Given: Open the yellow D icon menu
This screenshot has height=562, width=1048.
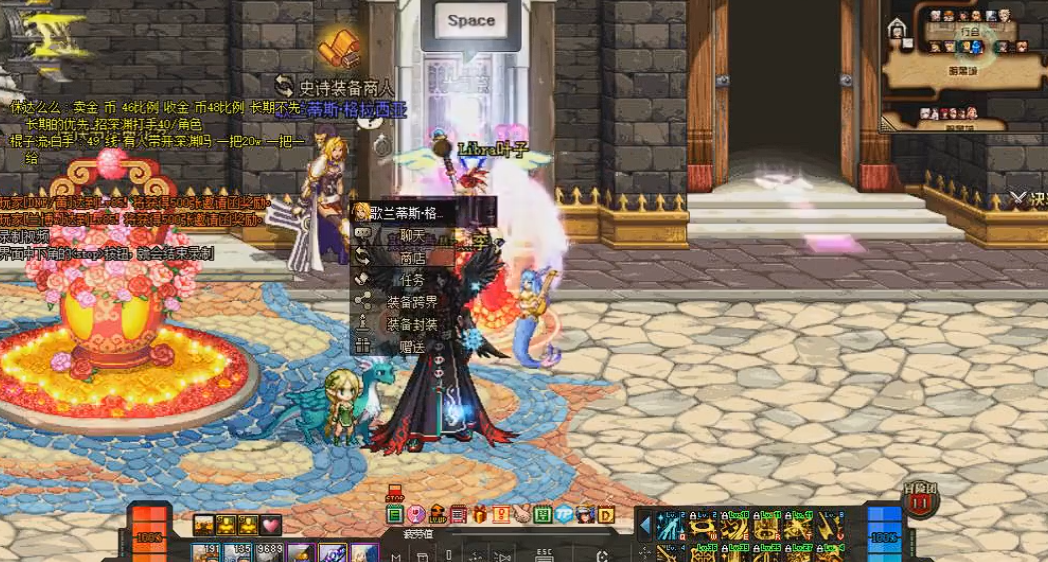Looking at the screenshot, I should tap(606, 515).
